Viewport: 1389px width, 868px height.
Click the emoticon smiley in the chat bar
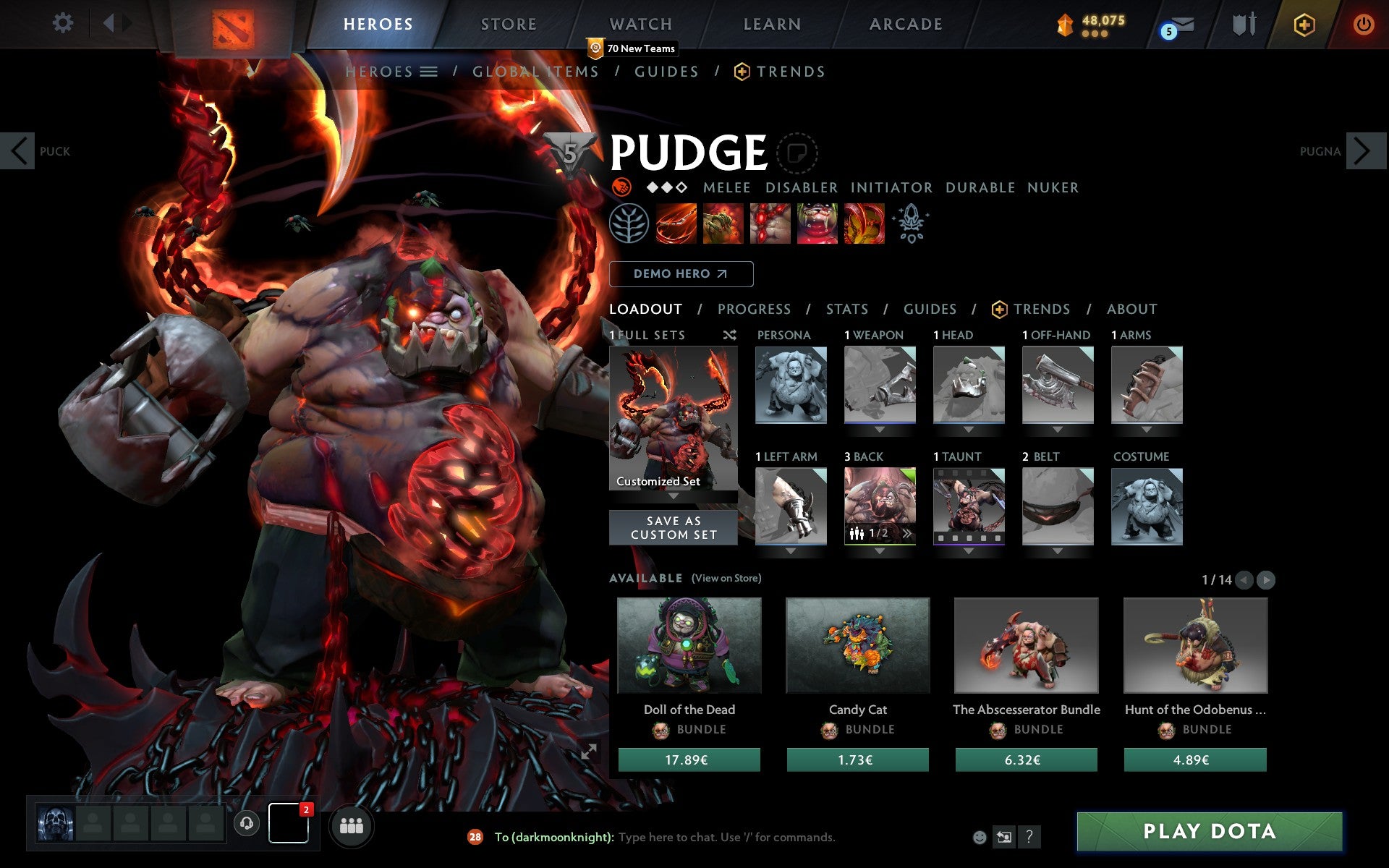(979, 838)
